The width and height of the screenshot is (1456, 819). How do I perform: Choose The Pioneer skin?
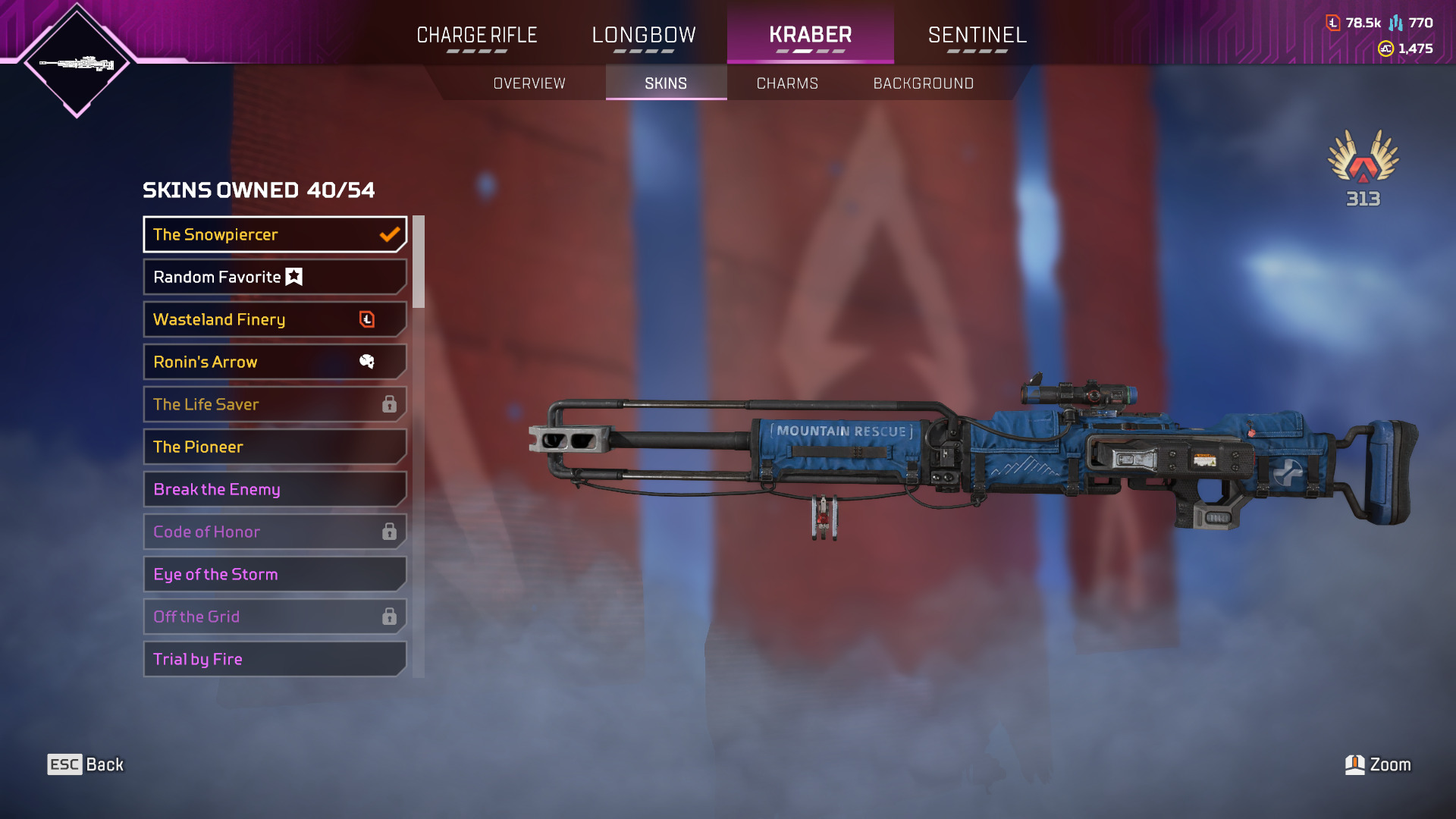click(275, 447)
